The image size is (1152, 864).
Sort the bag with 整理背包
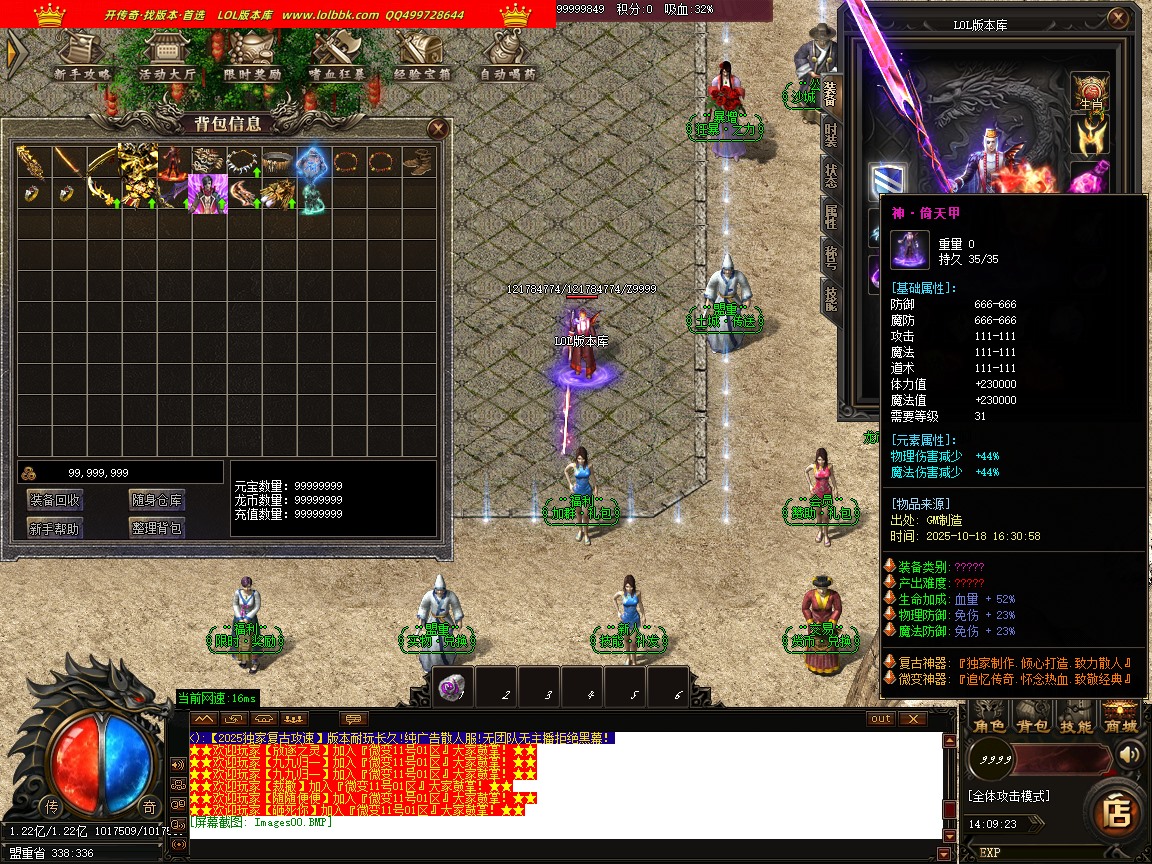click(157, 528)
